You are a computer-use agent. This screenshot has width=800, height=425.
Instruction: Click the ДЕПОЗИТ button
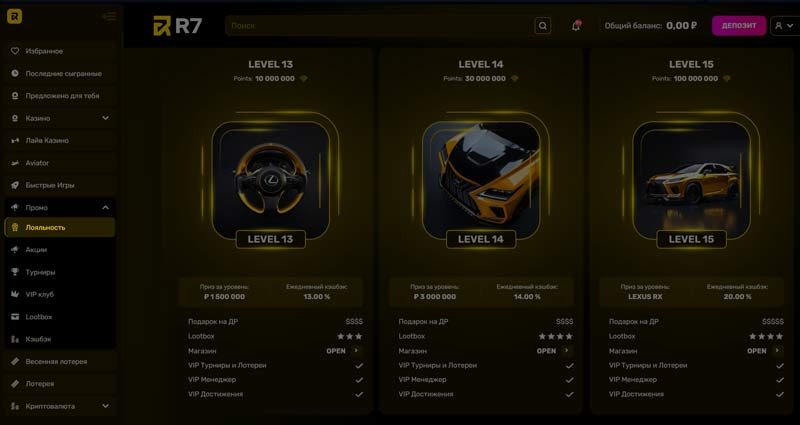[738, 26]
